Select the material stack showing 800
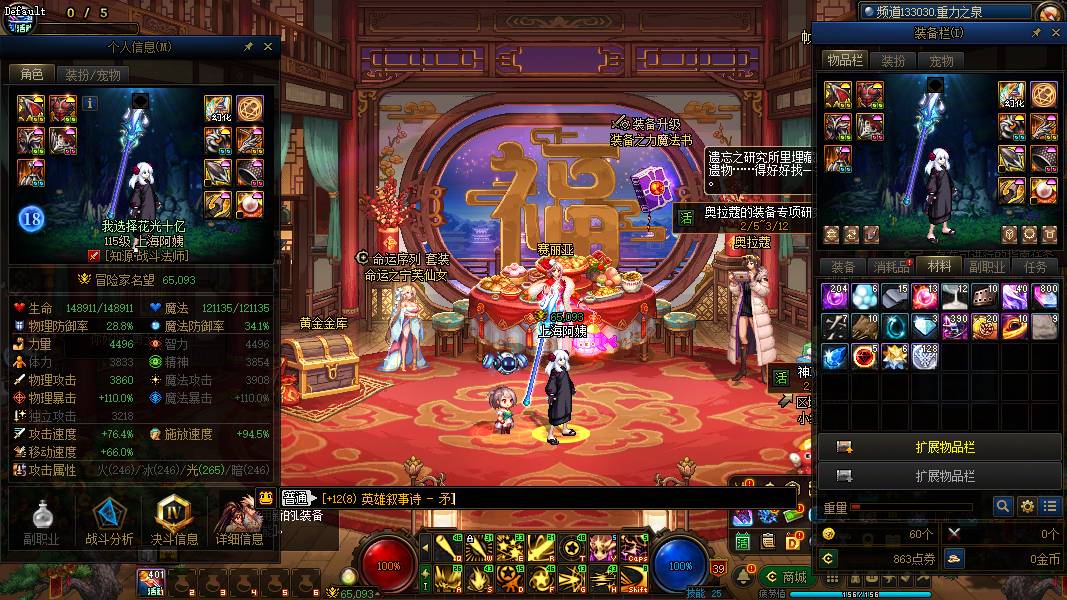This screenshot has width=1067, height=600. (1045, 297)
